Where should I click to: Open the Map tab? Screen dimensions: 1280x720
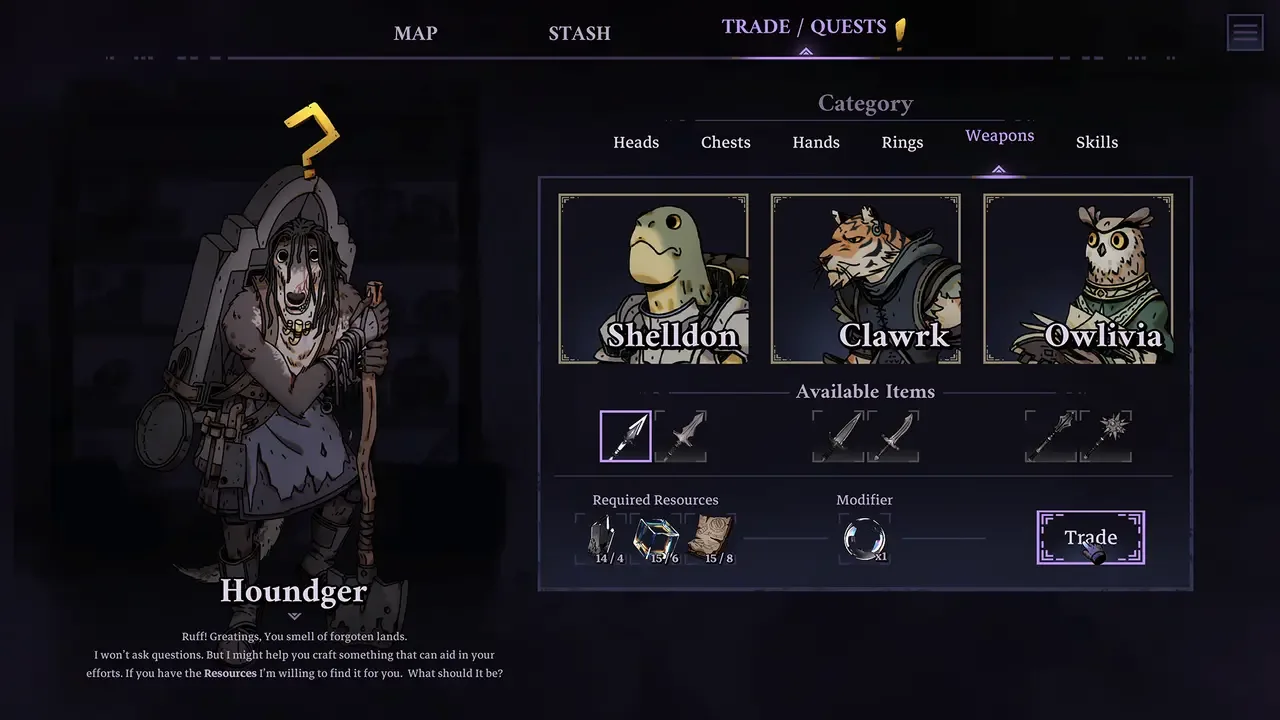point(415,33)
